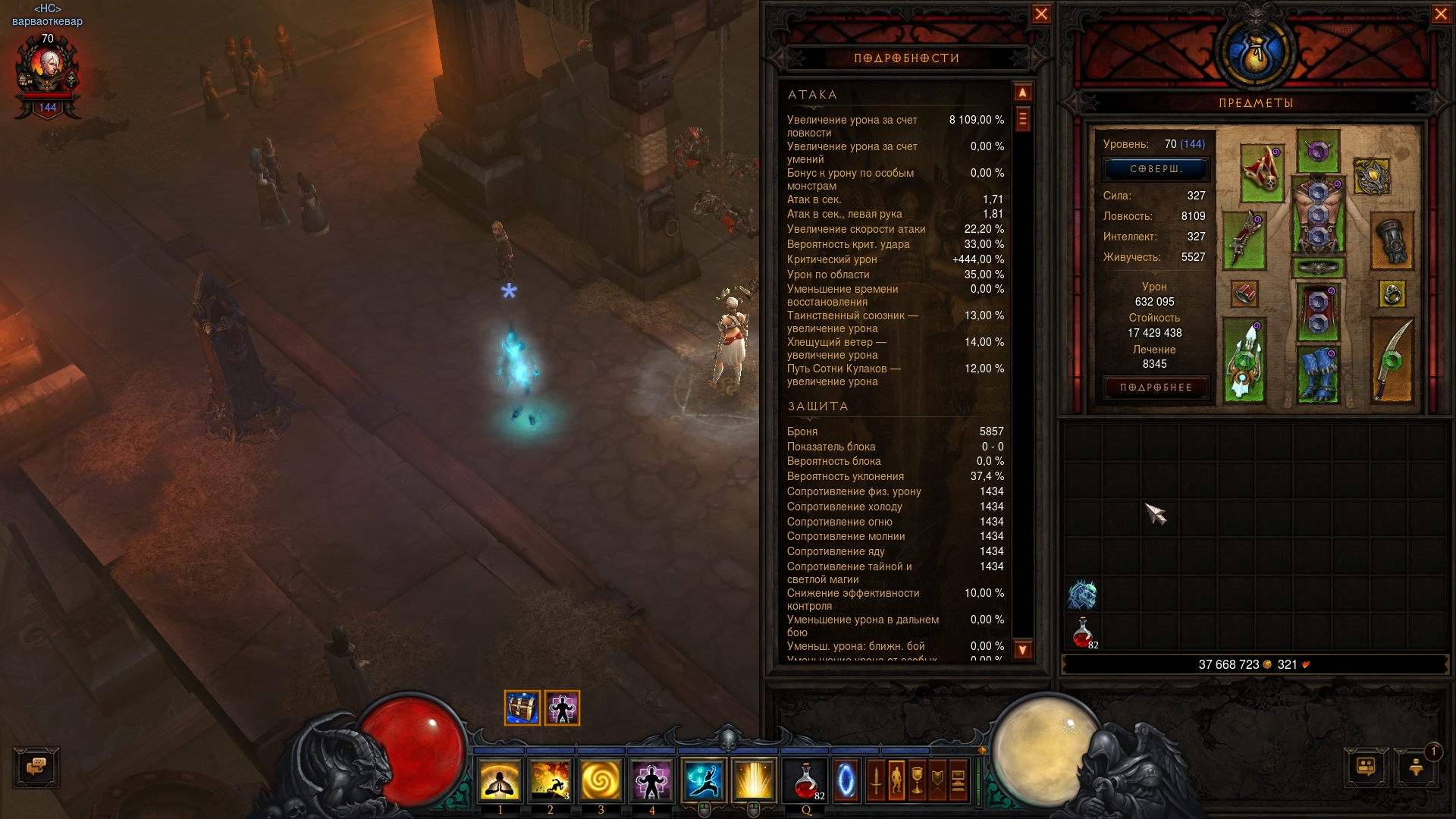The height and width of the screenshot is (819, 1456).
Task: Select the equipped belt slot
Action: pos(1318,268)
